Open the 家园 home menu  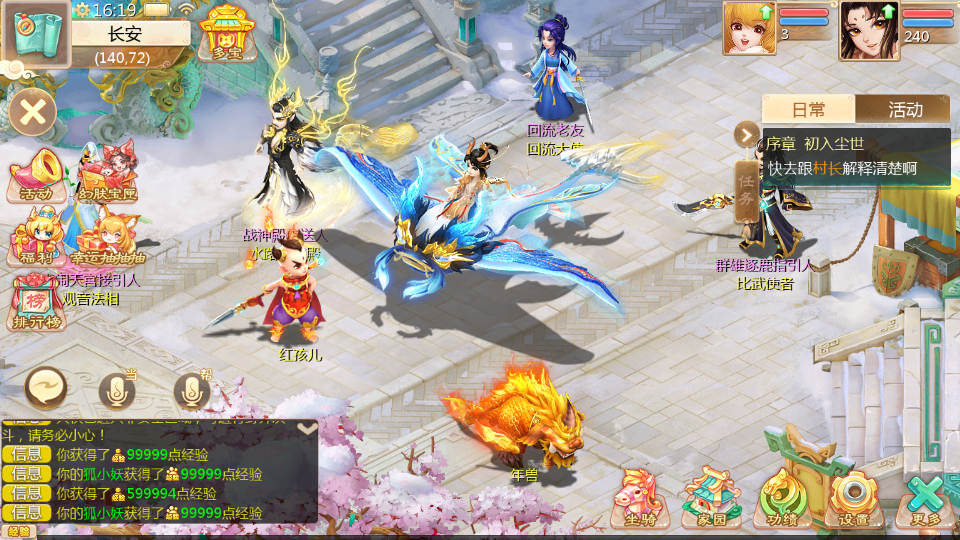[x=712, y=498]
